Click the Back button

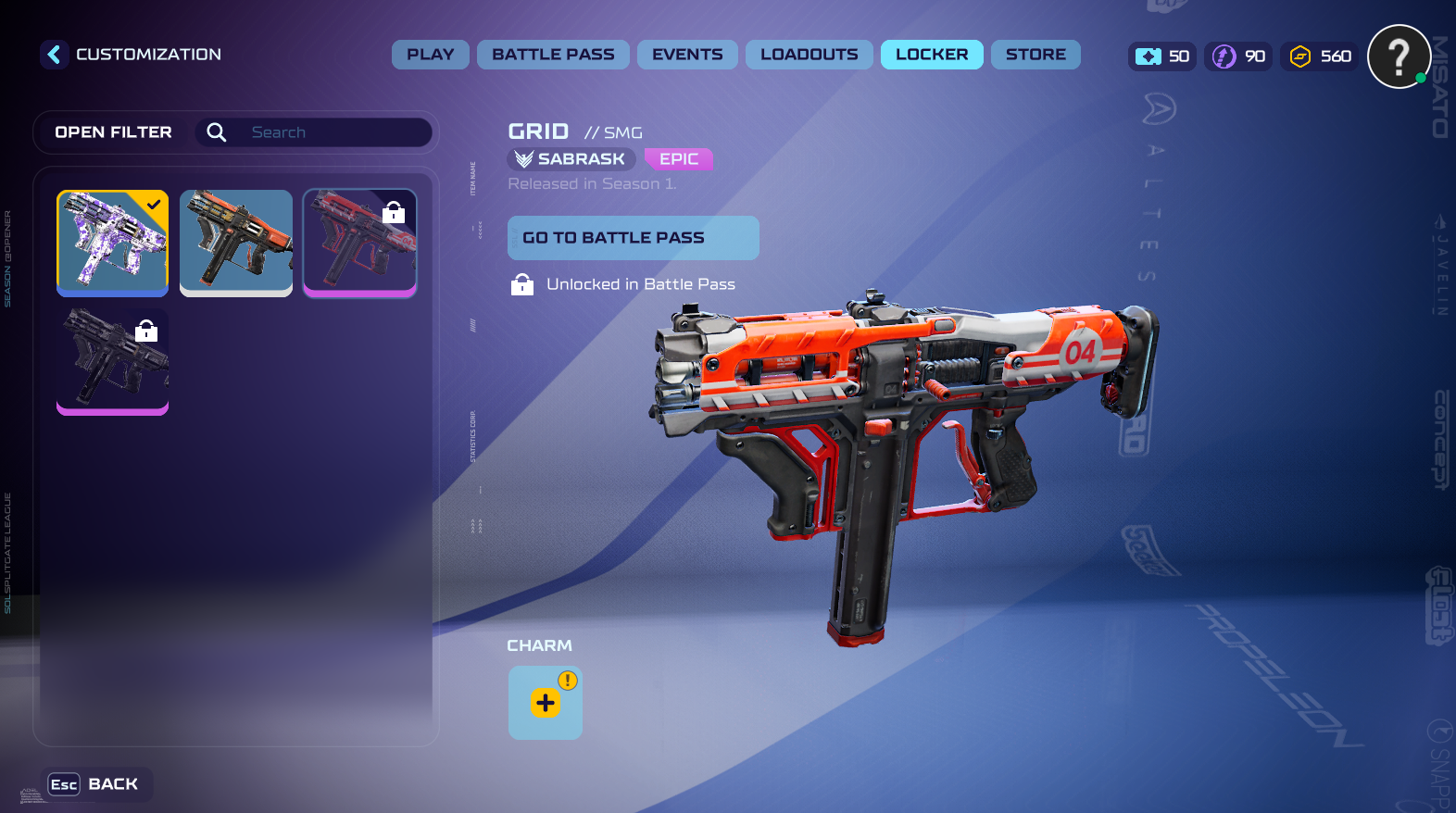pos(94,784)
